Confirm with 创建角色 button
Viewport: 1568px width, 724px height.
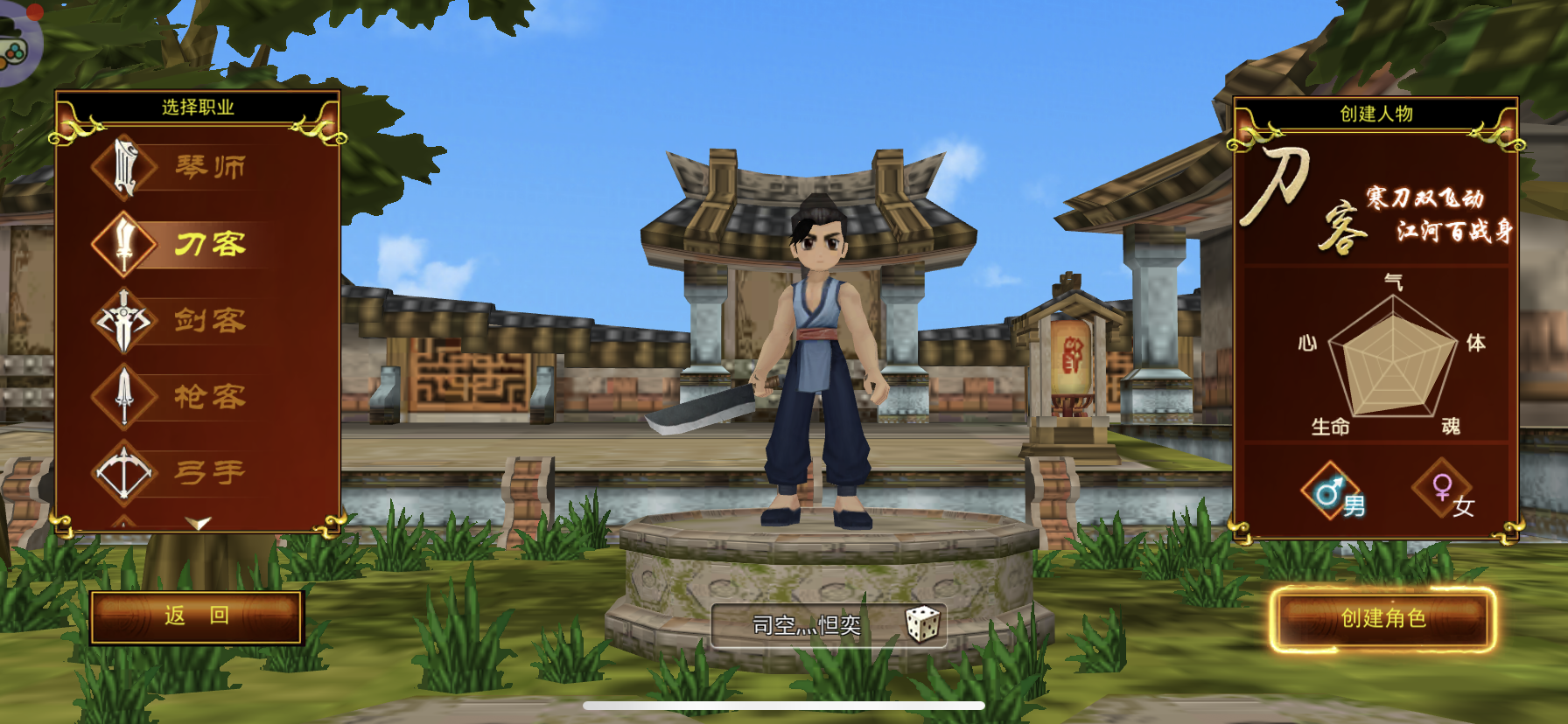click(1383, 619)
